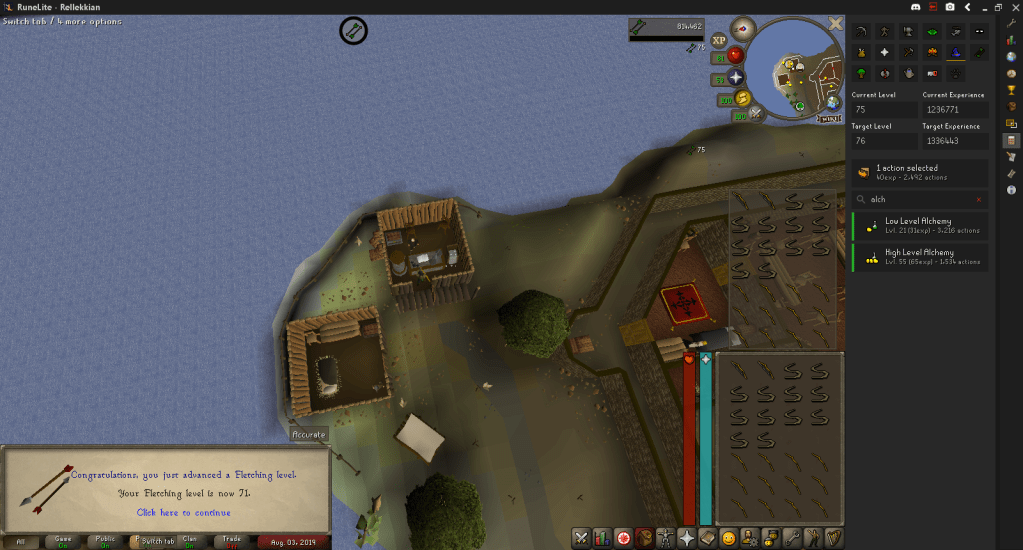Switch to the Magic spellbook tab

708,538
